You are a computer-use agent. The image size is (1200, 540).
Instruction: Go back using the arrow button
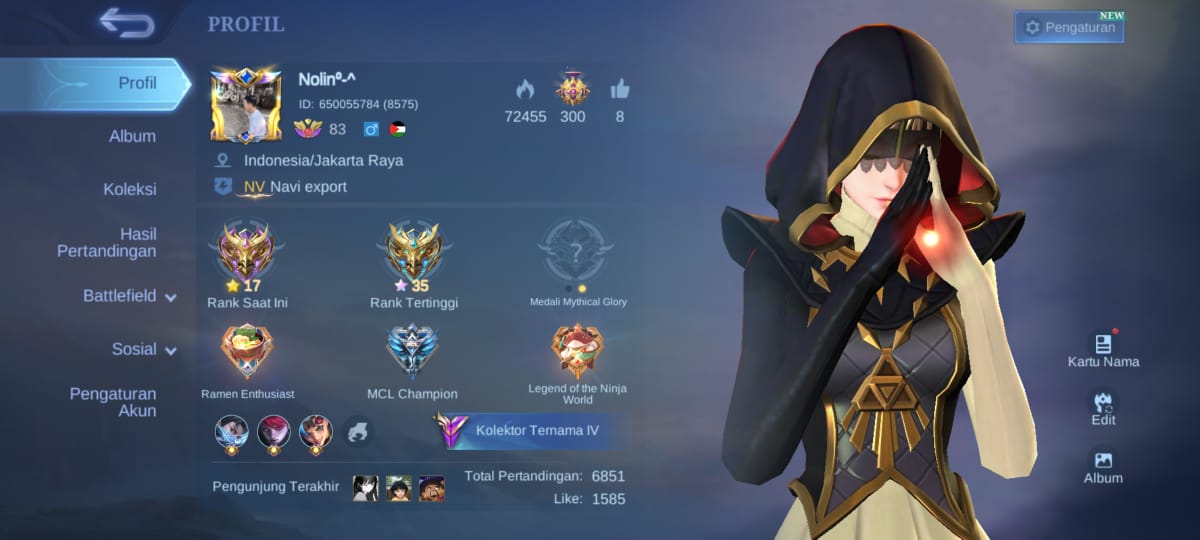[x=127, y=22]
